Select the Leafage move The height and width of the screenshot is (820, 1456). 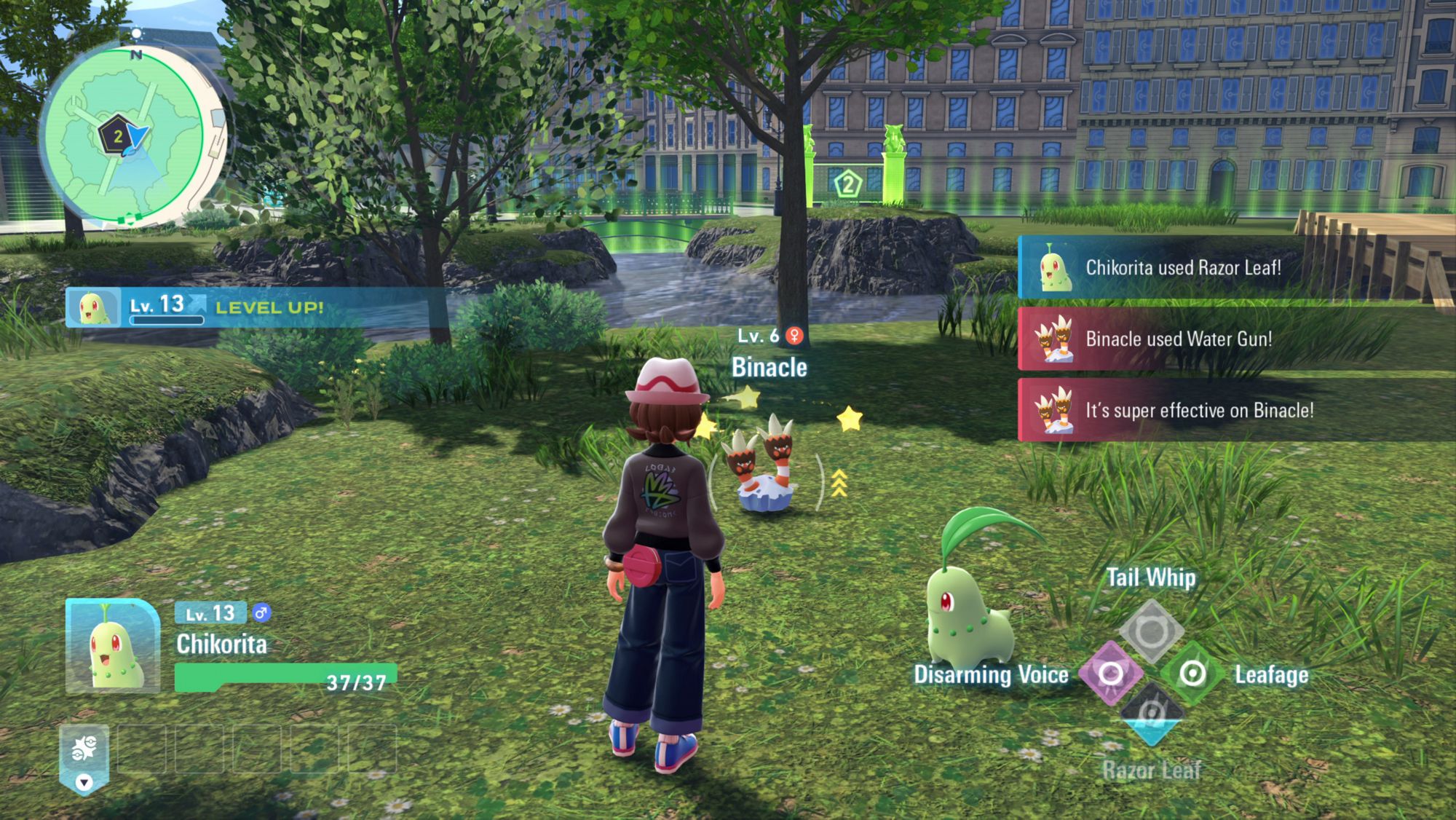(x=1192, y=674)
